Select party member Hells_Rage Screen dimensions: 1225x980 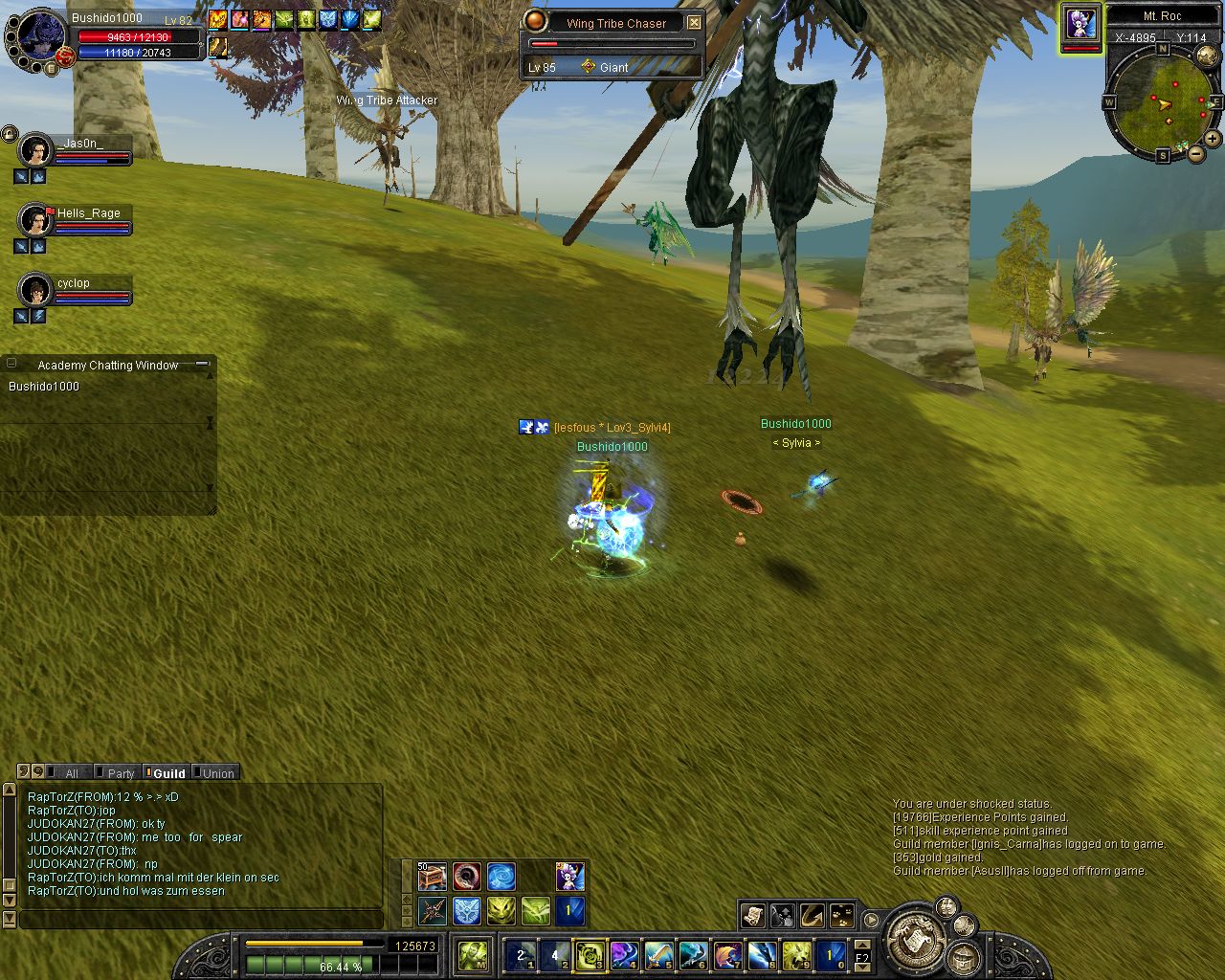36,220
